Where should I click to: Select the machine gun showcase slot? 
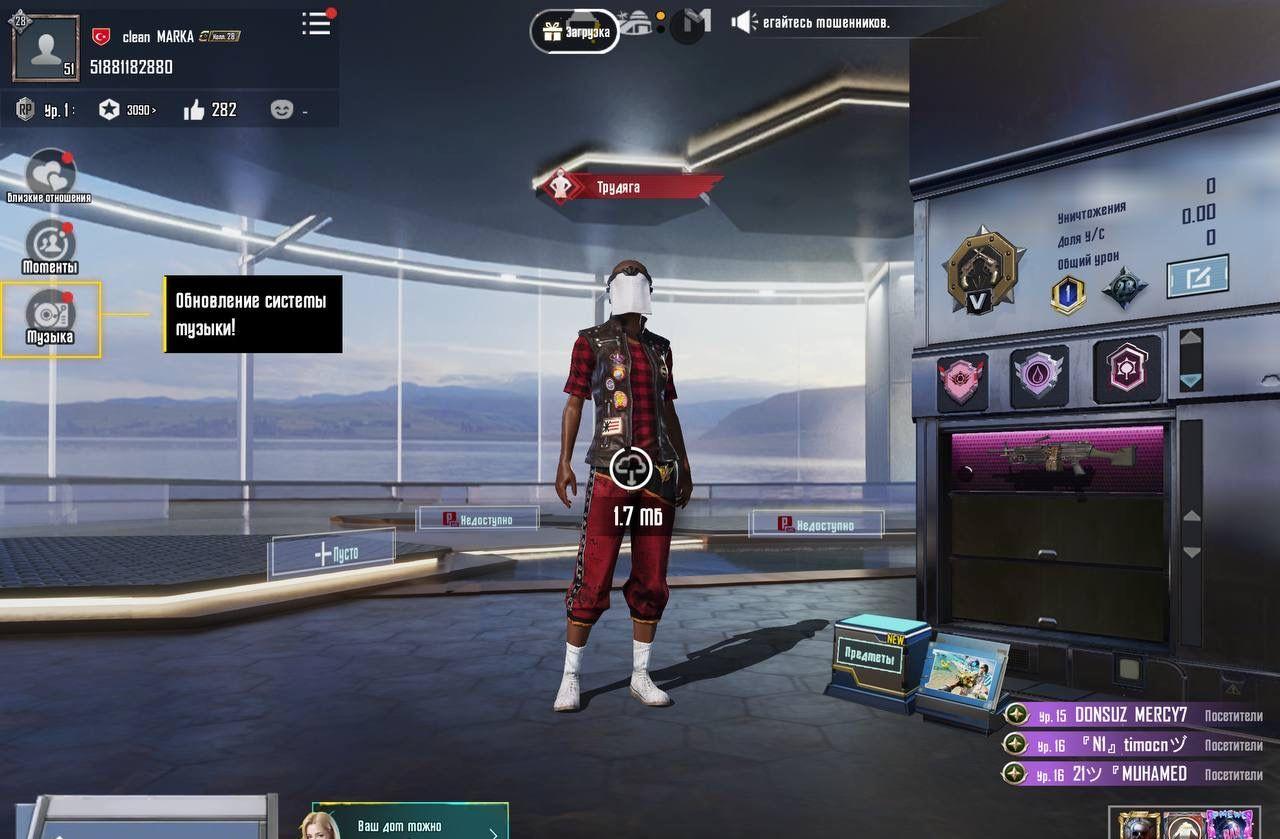pos(1057,457)
